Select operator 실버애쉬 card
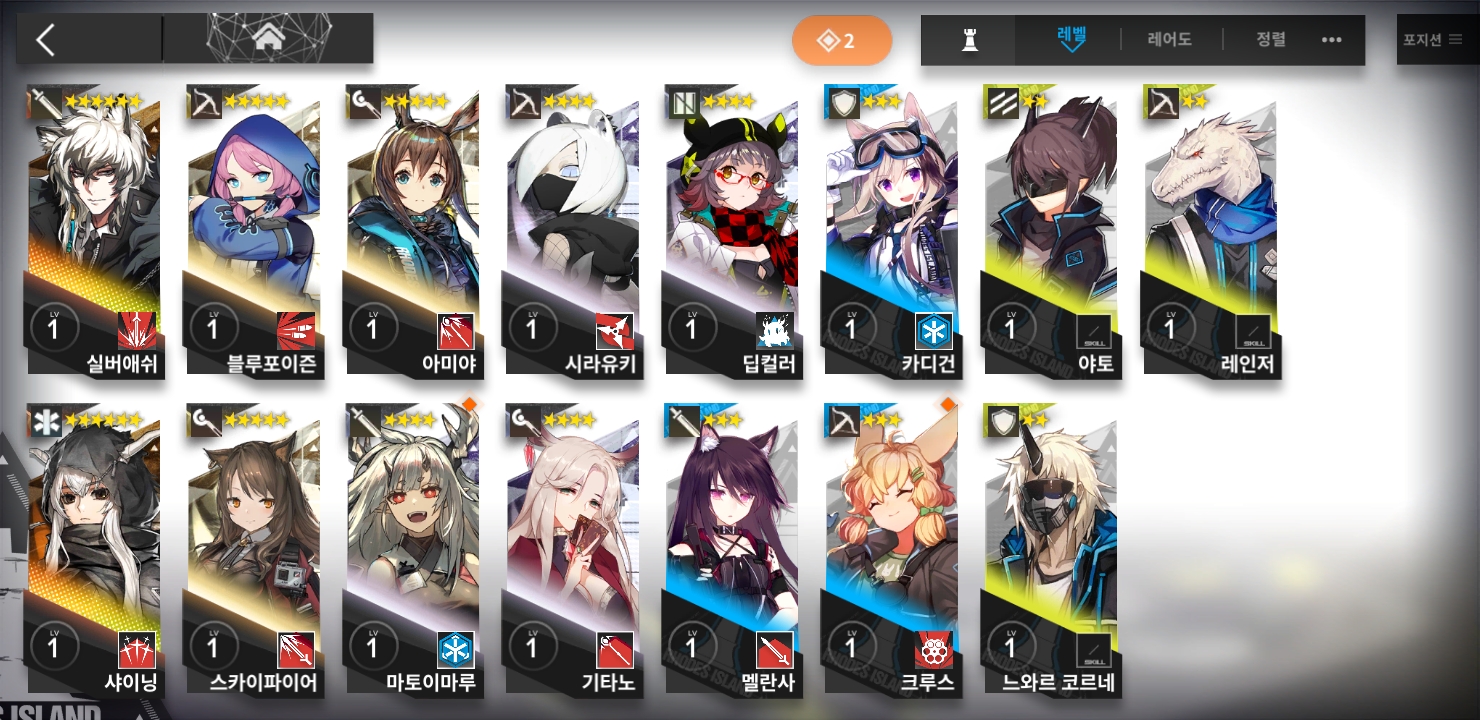This screenshot has height=720, width=1480. 95,230
